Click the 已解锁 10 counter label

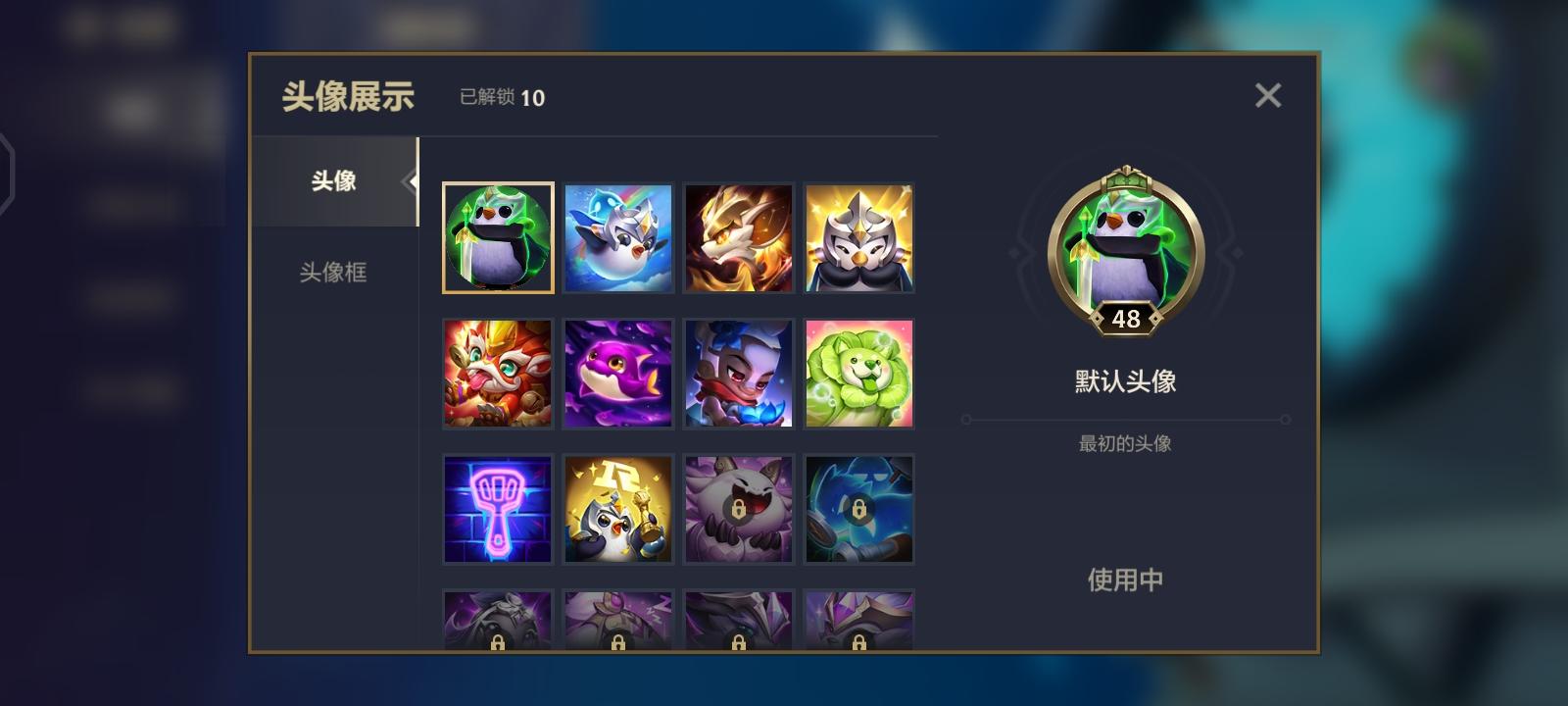point(500,98)
